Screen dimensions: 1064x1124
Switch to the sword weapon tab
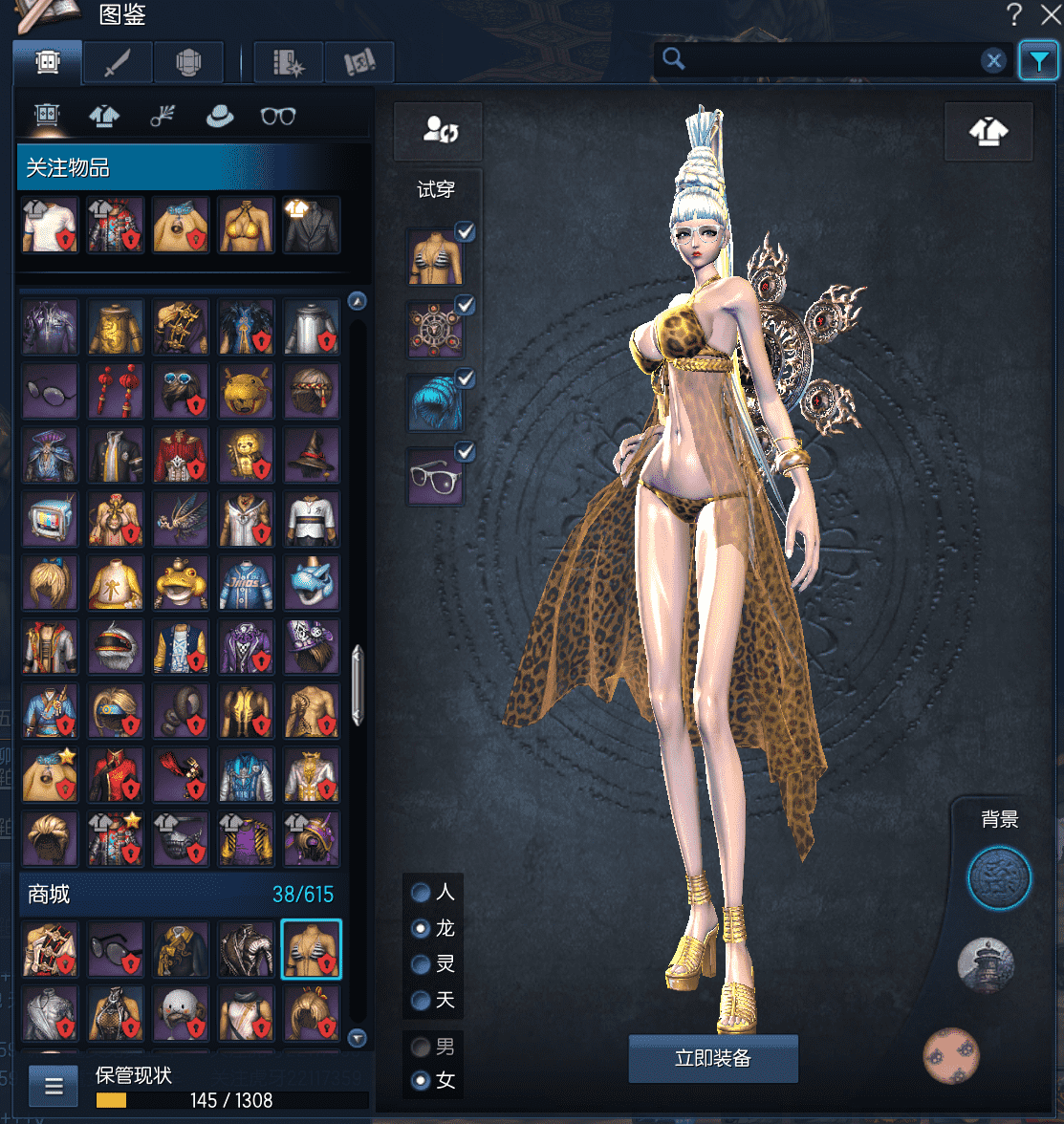click(118, 63)
